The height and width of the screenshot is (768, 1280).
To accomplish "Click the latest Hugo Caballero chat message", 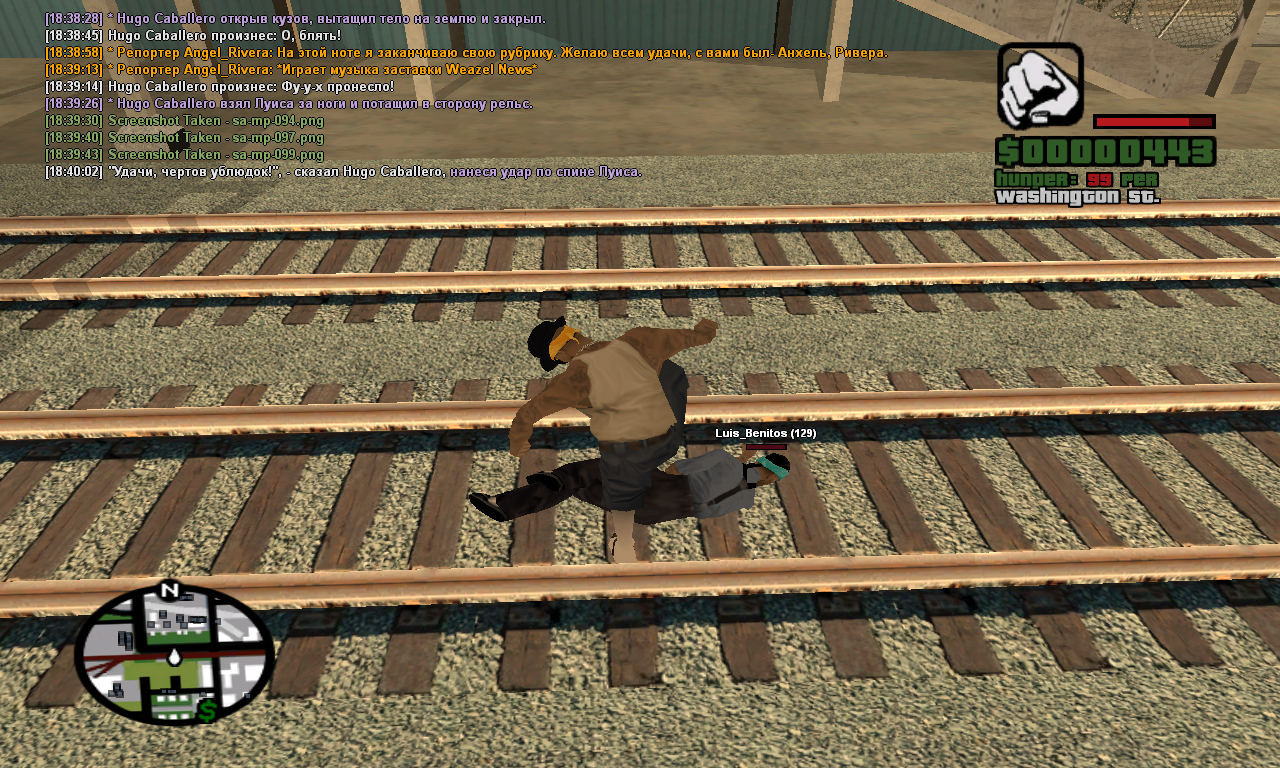I will pyautogui.click(x=343, y=172).
